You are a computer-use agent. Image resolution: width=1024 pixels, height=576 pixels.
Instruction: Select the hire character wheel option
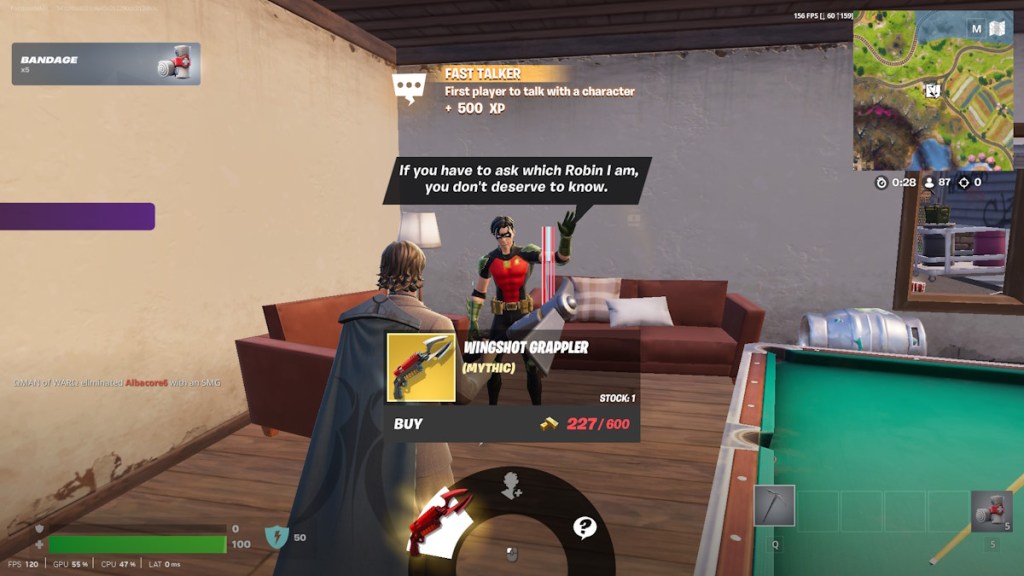coord(511,486)
